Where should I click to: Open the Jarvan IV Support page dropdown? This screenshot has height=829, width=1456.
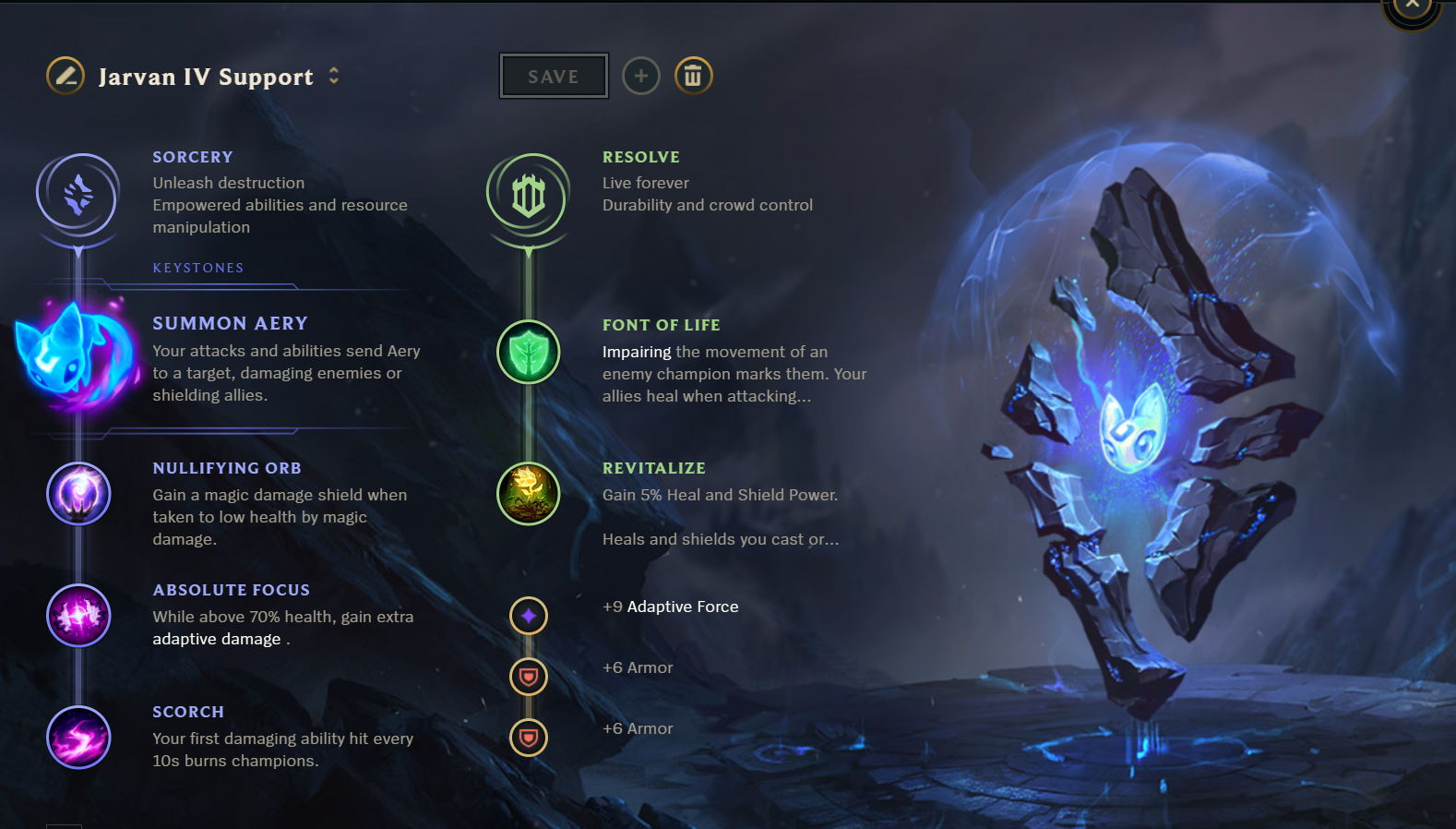[x=334, y=76]
